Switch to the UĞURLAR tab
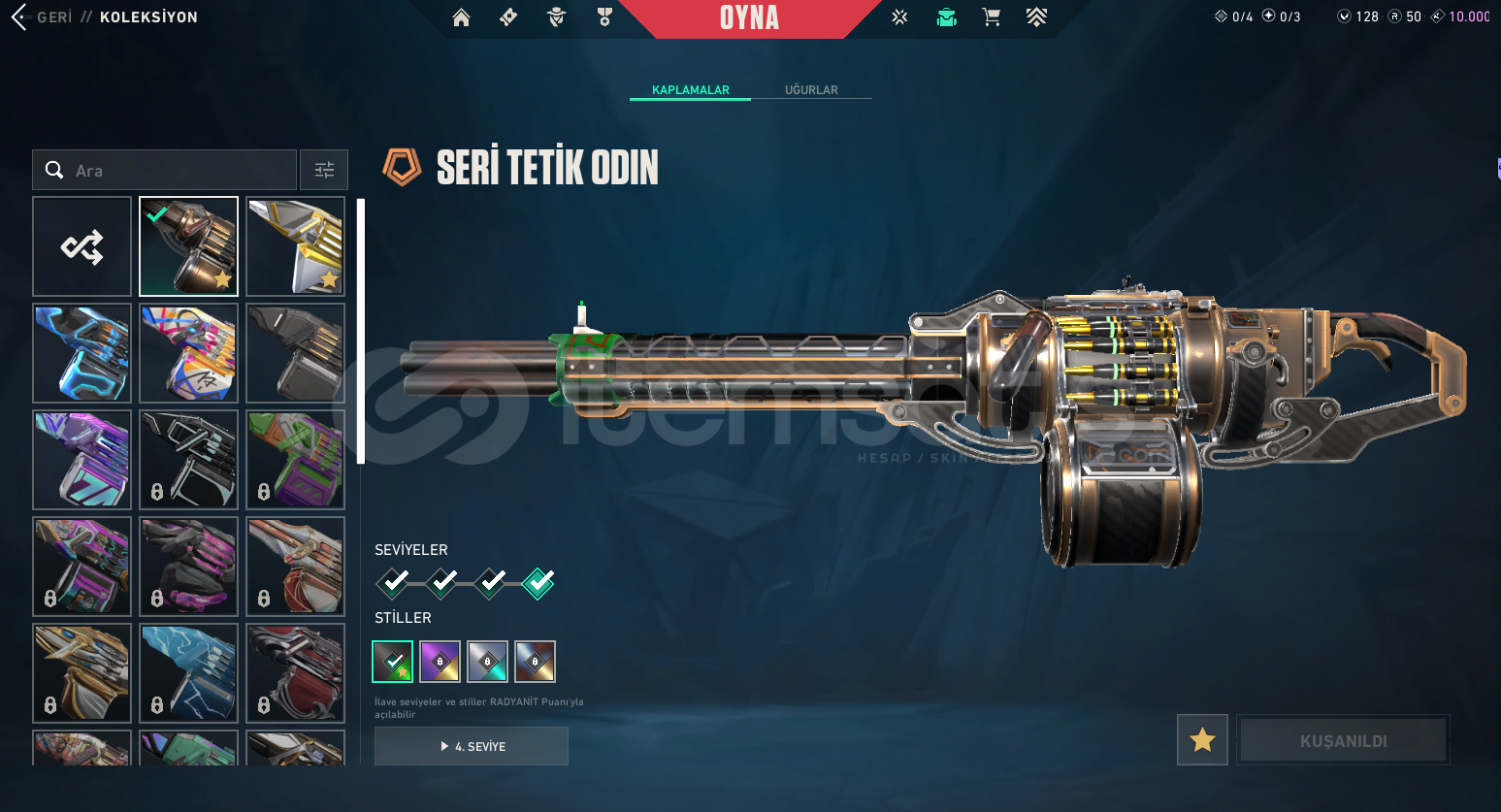 tap(811, 89)
